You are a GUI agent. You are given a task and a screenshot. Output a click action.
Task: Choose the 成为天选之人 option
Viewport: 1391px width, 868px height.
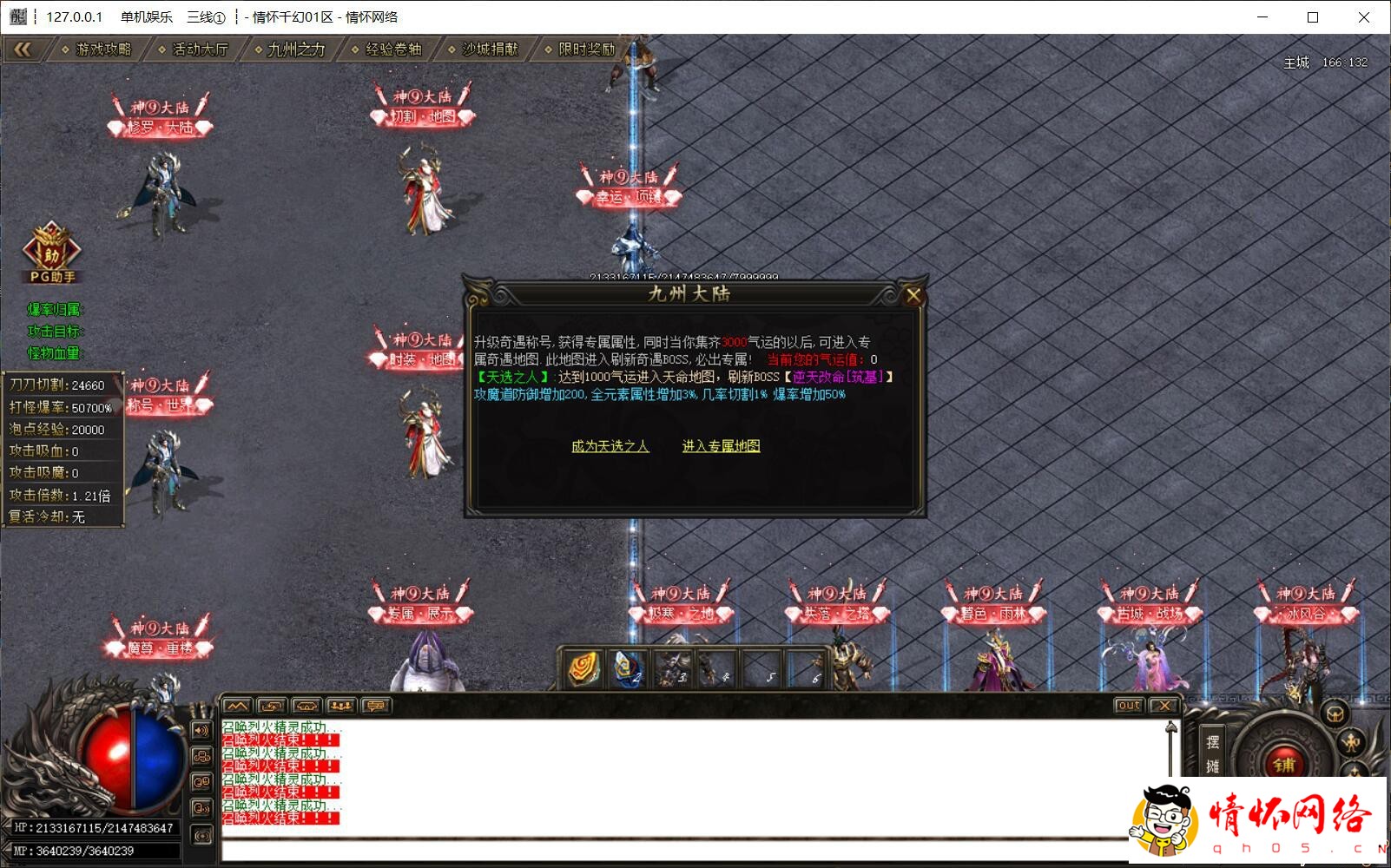(610, 446)
